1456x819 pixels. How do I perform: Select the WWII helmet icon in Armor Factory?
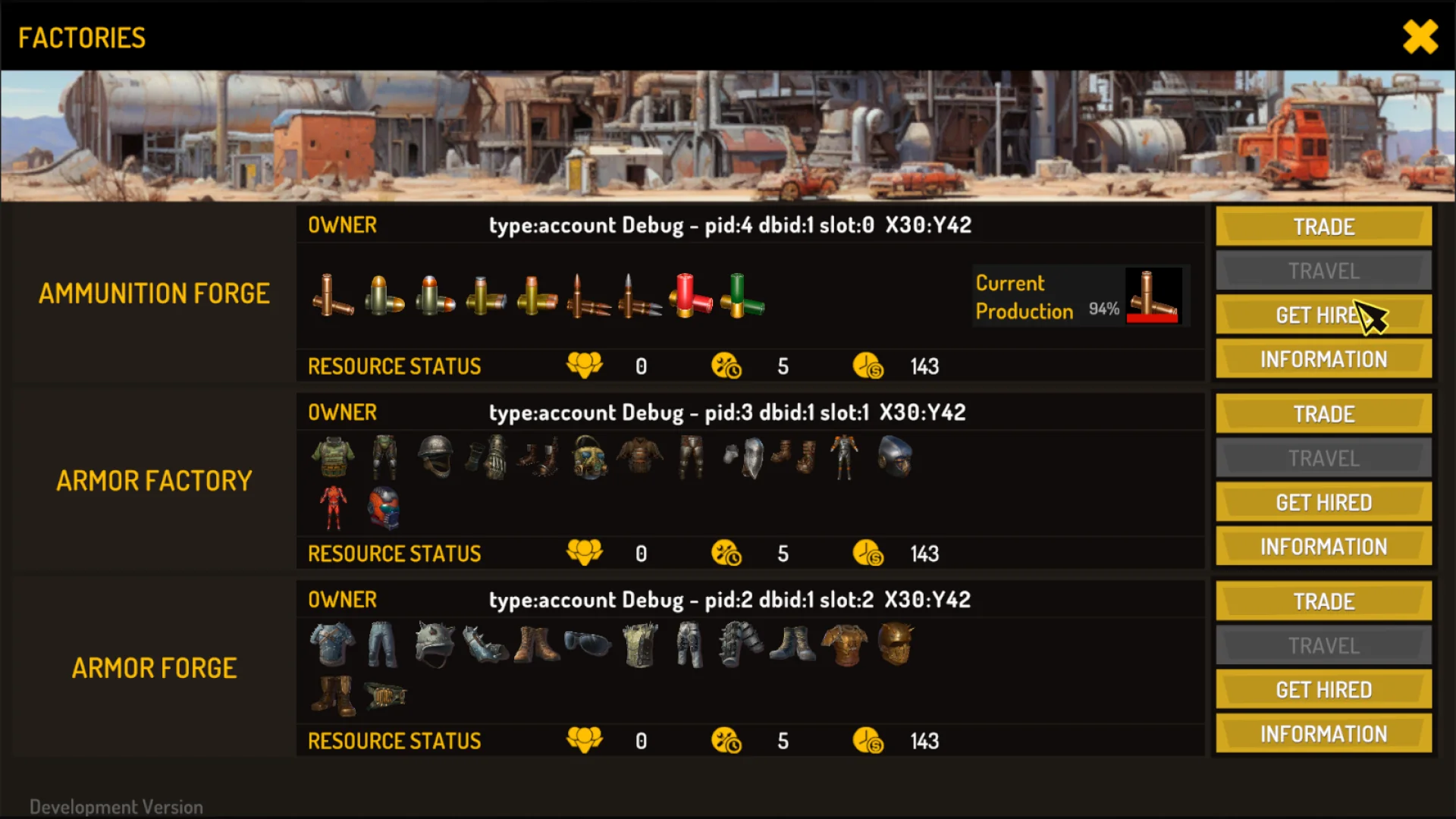coord(436,457)
